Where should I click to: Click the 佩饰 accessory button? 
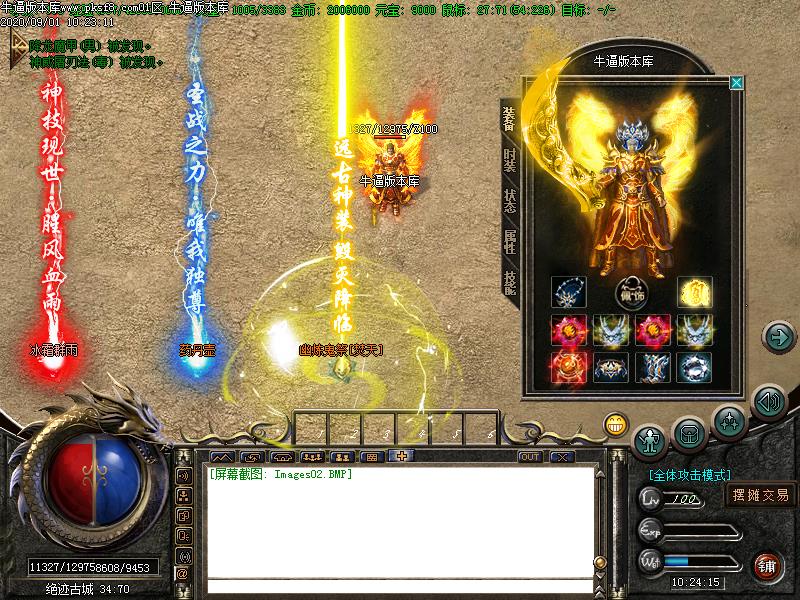[631, 293]
